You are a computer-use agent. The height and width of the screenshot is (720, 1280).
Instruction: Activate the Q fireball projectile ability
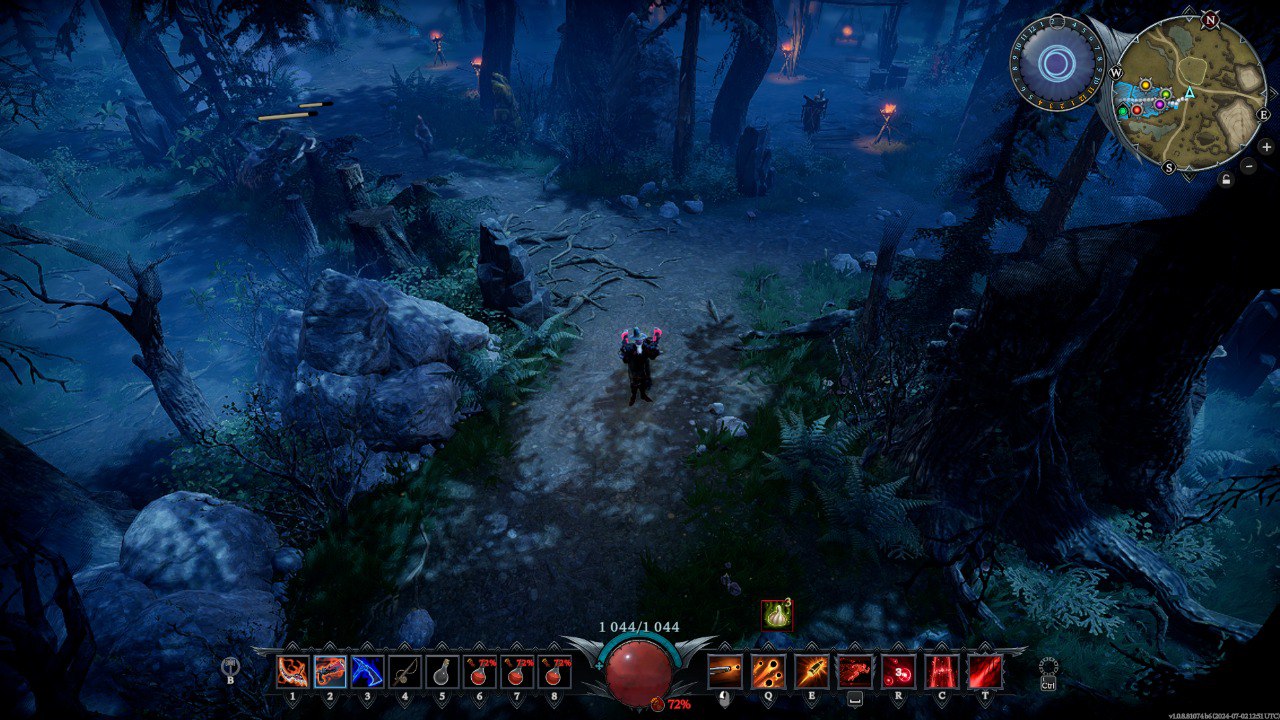point(768,671)
